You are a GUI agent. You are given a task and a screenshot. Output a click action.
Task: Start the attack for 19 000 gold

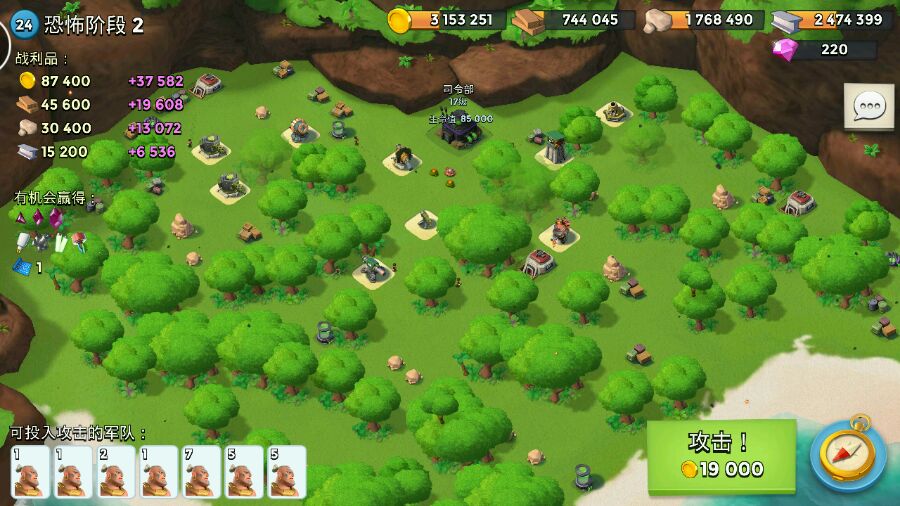pos(721,456)
